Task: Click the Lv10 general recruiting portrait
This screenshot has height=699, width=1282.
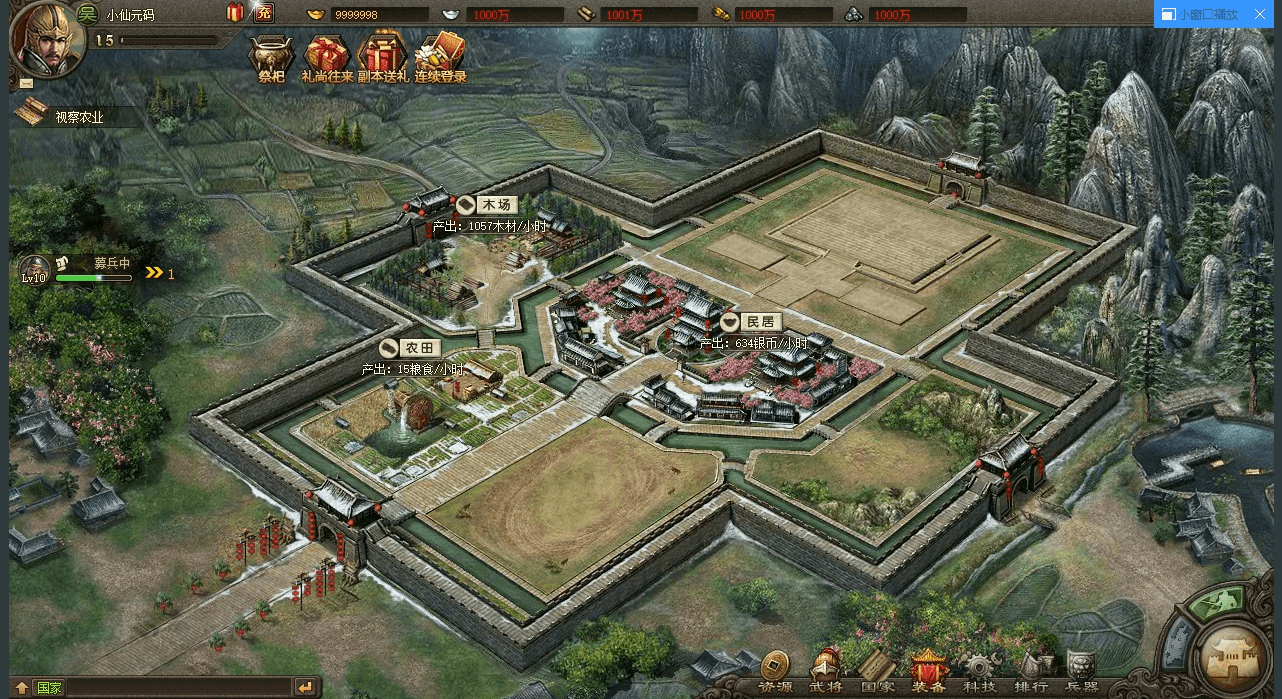Action: 33,269
